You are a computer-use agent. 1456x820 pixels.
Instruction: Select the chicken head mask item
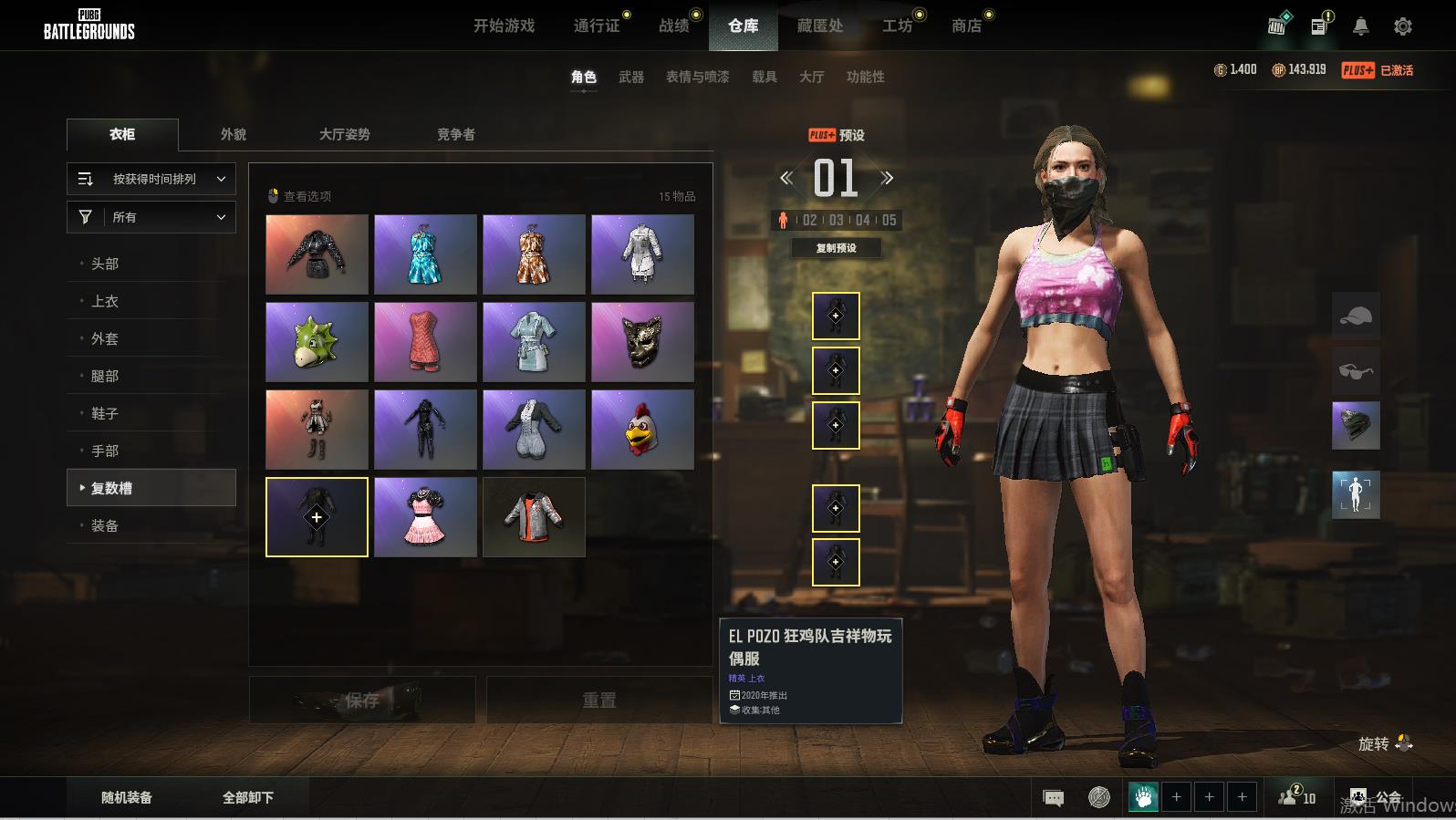point(642,430)
